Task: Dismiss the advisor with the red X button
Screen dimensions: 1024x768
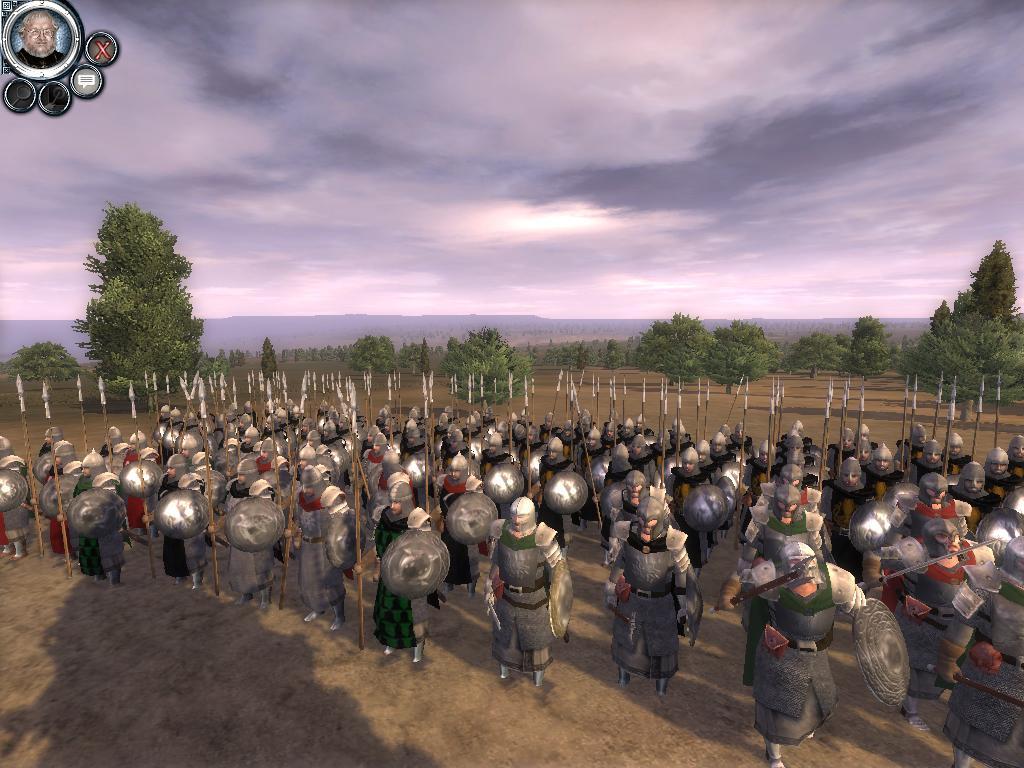Action: [x=100, y=48]
